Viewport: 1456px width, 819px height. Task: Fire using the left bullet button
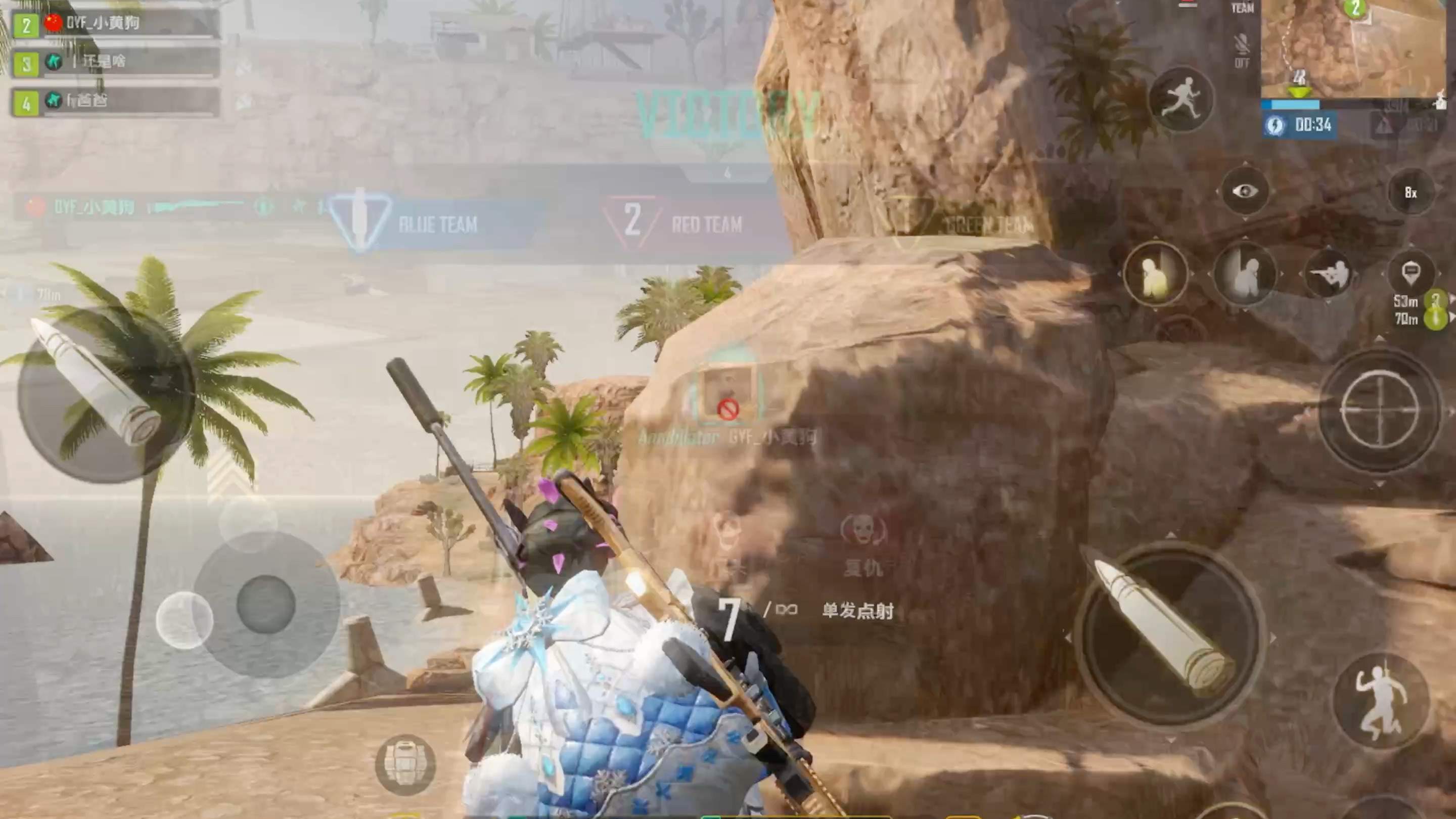point(105,393)
